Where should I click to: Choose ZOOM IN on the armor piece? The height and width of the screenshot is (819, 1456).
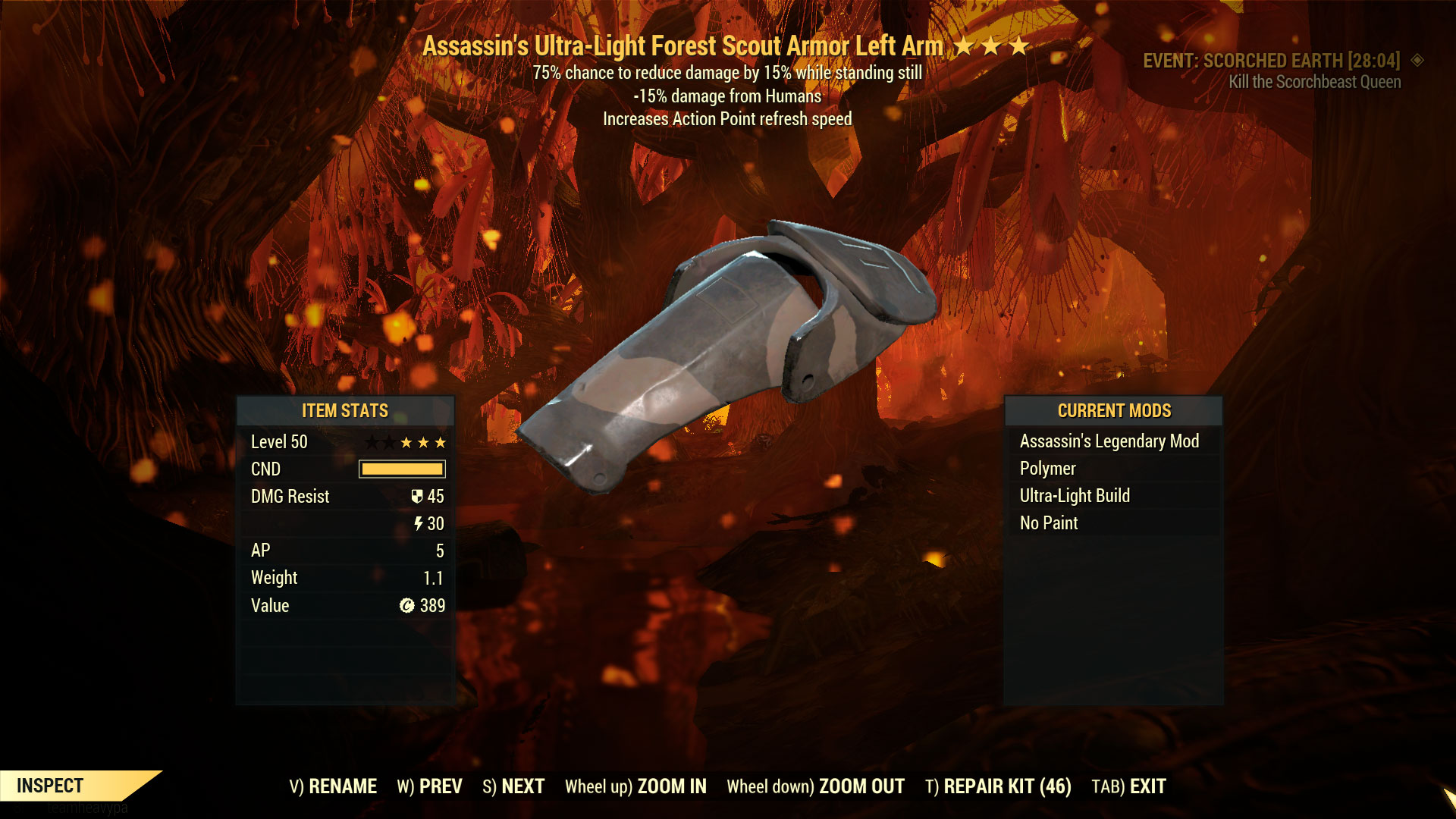click(635, 786)
